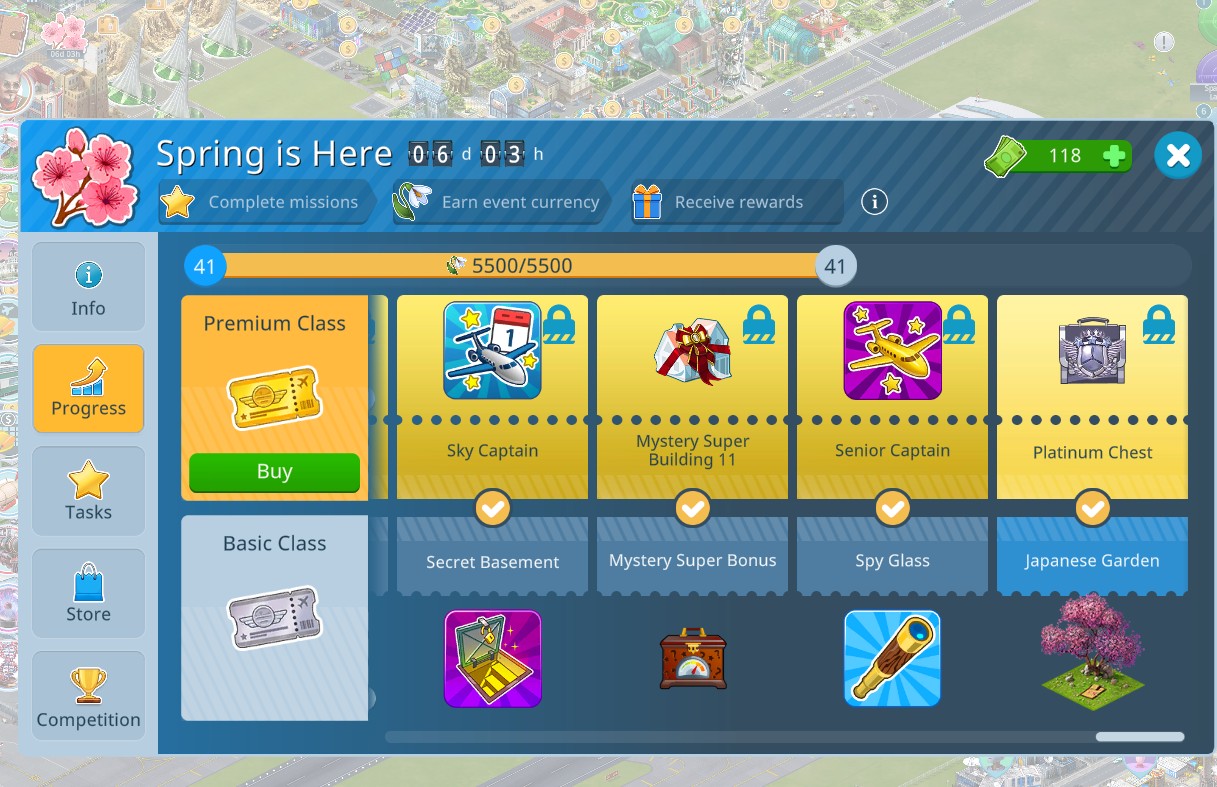Select the Basic Class silver ticket
The image size is (1217, 787).
[274, 617]
